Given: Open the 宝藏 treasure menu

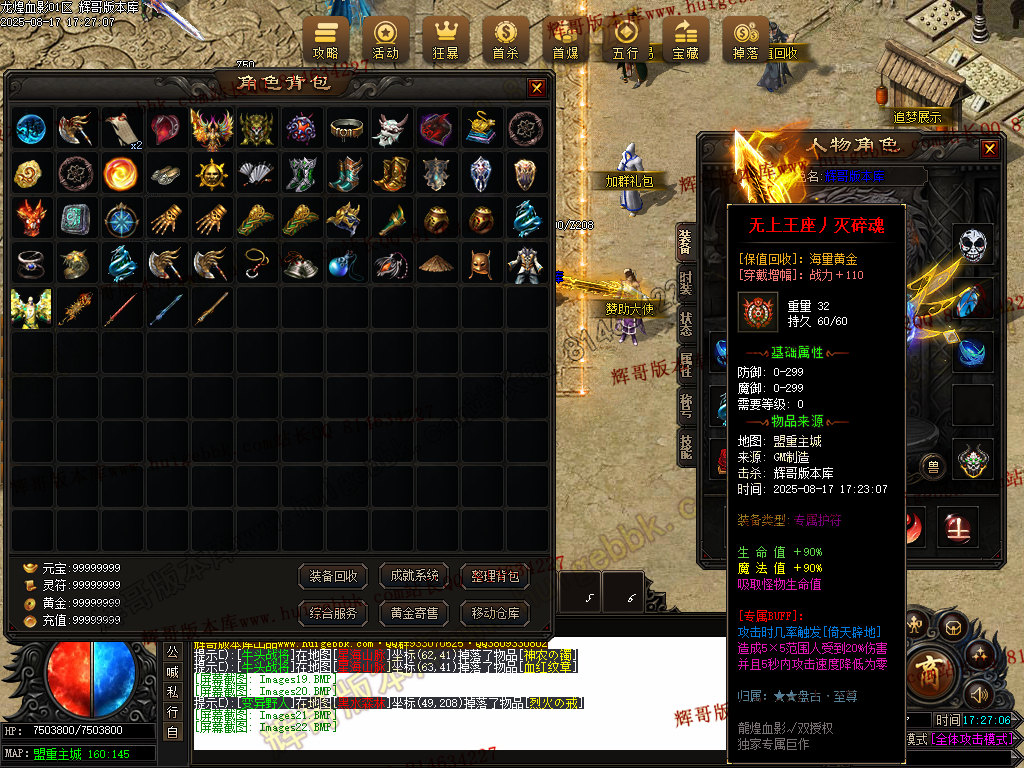Looking at the screenshot, I should pyautogui.click(x=685, y=38).
